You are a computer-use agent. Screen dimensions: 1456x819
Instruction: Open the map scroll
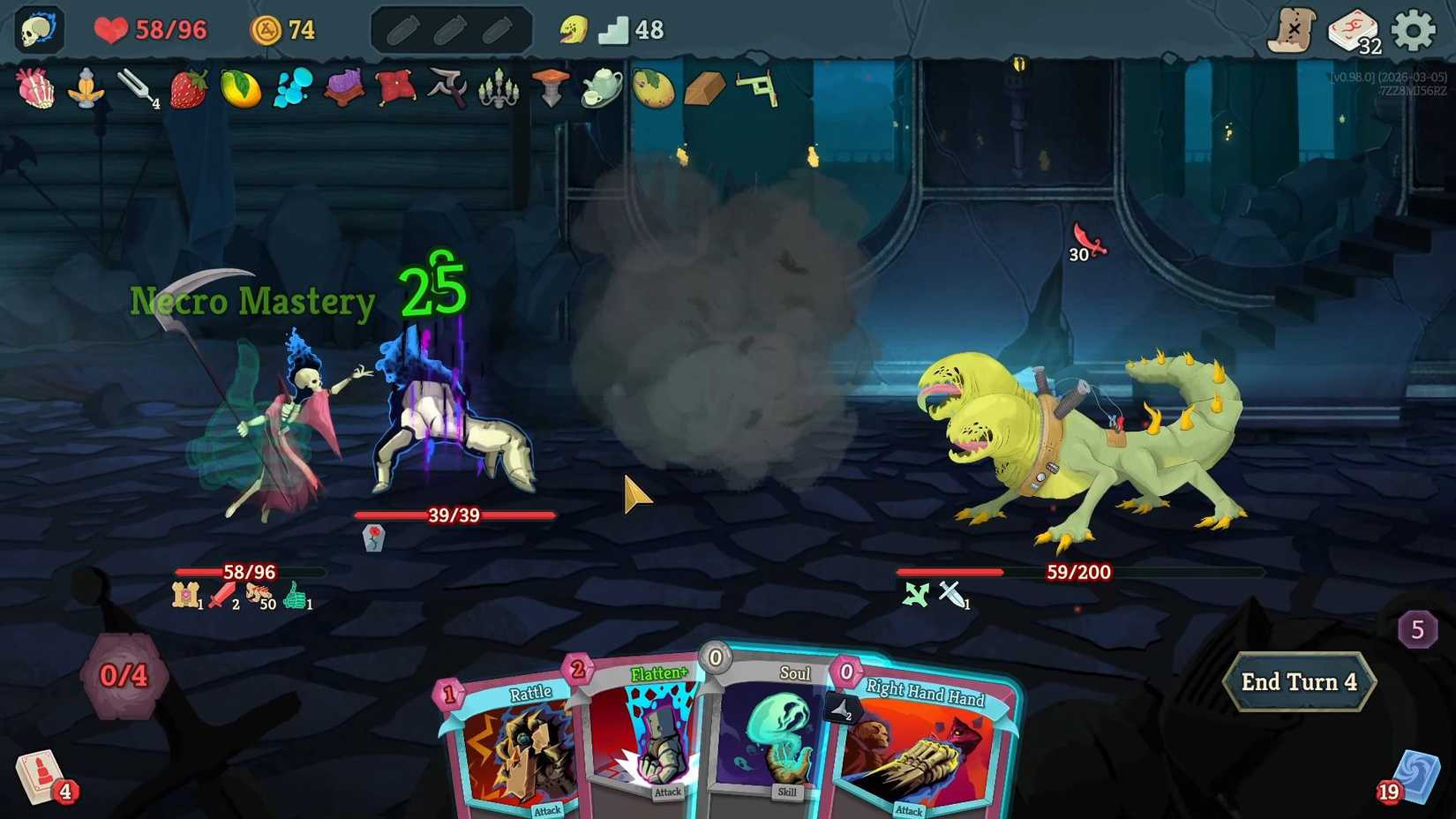pos(1294,28)
